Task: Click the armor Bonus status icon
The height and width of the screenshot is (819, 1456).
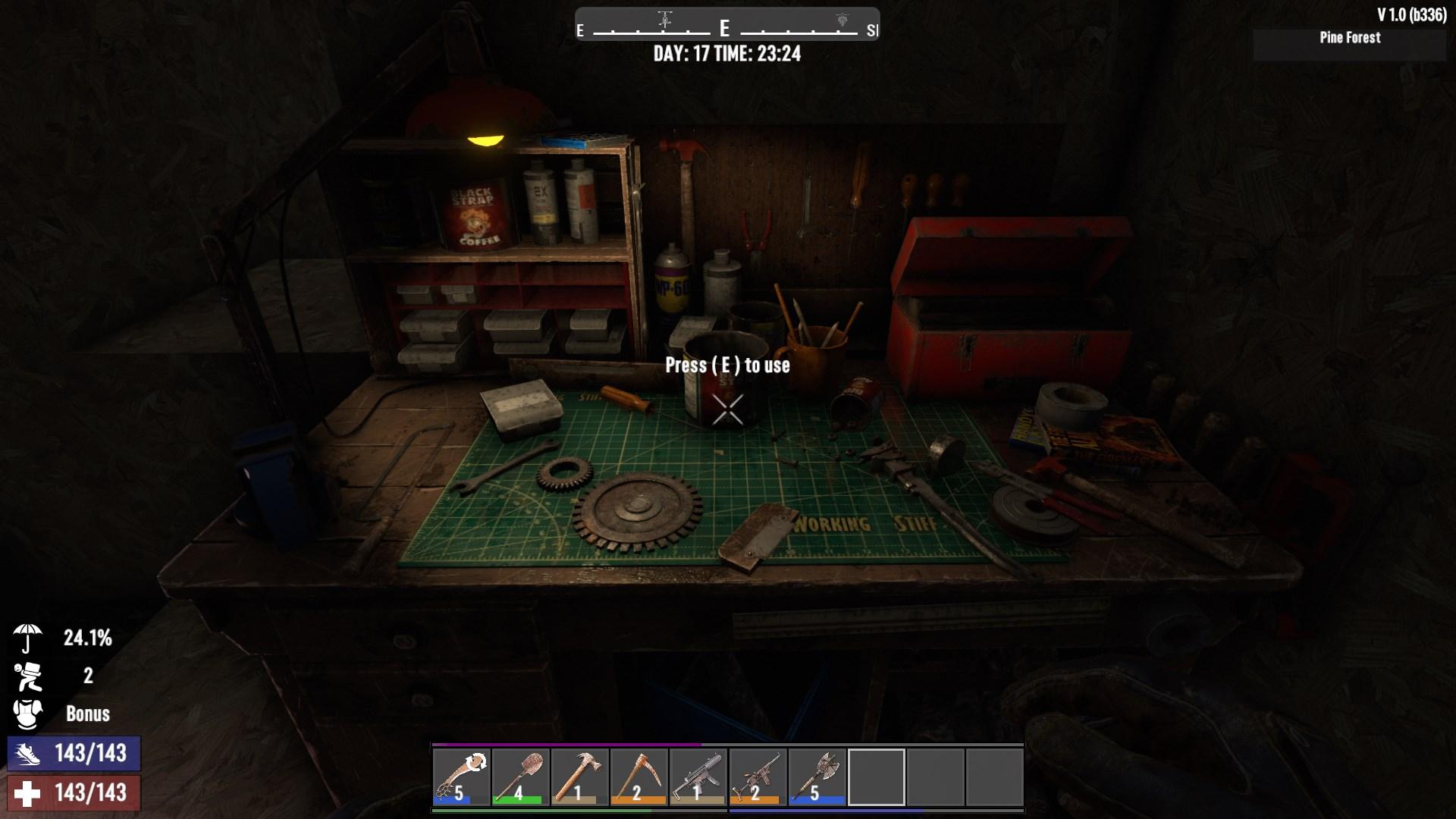Action: (x=27, y=714)
